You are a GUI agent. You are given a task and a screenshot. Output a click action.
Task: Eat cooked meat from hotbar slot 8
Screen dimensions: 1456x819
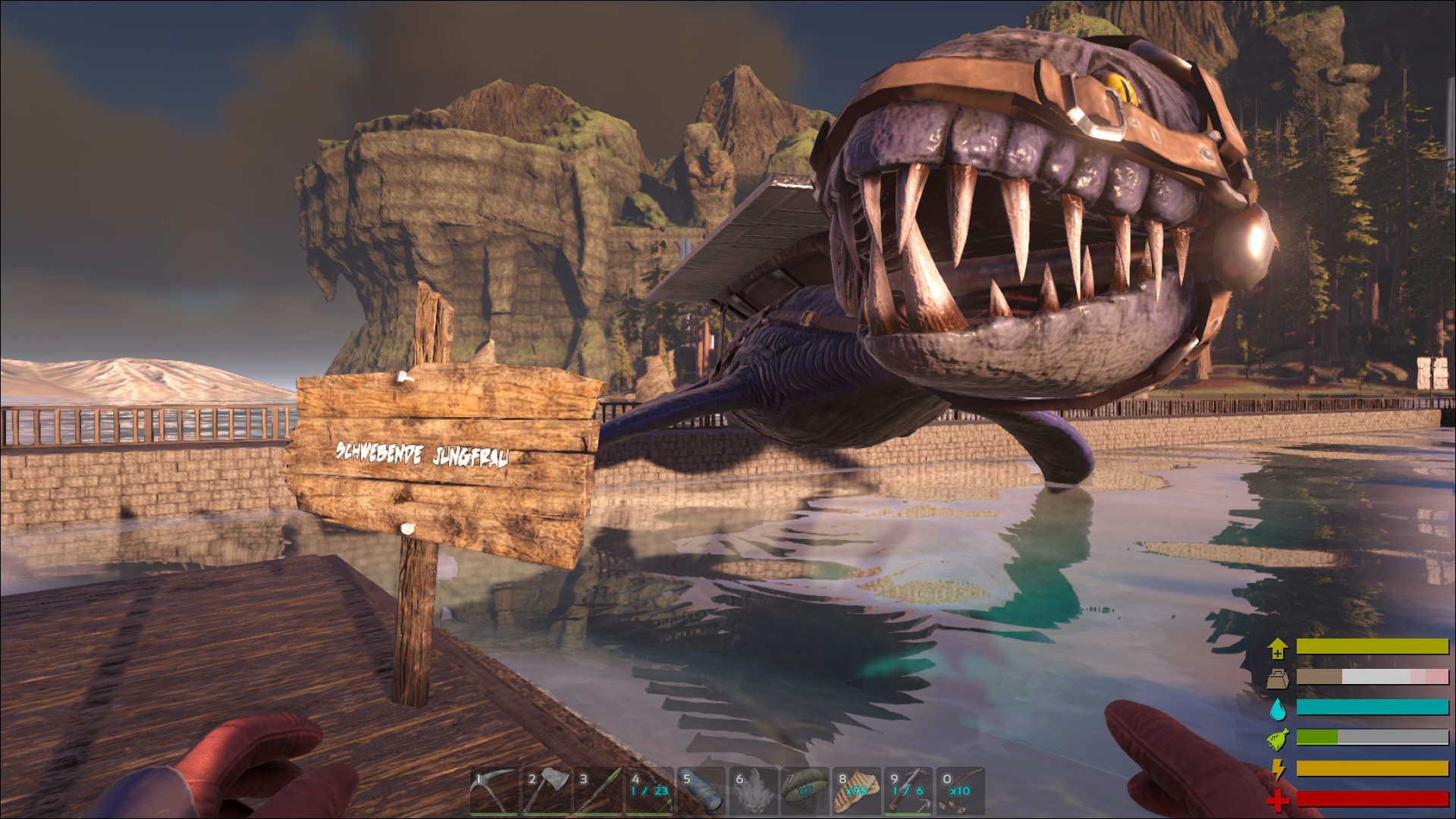[x=856, y=792]
